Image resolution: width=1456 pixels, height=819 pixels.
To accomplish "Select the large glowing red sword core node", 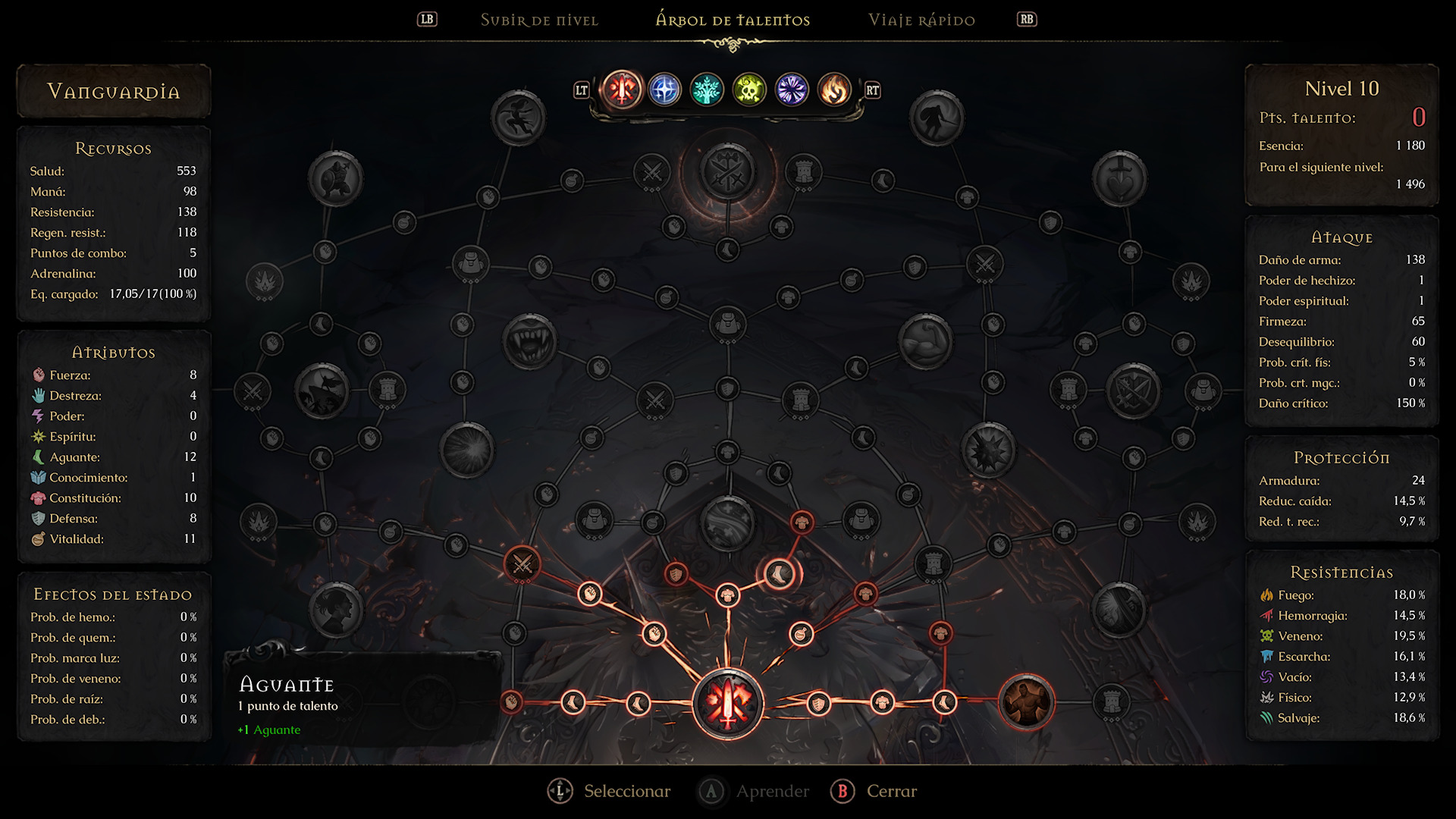I will tap(728, 704).
